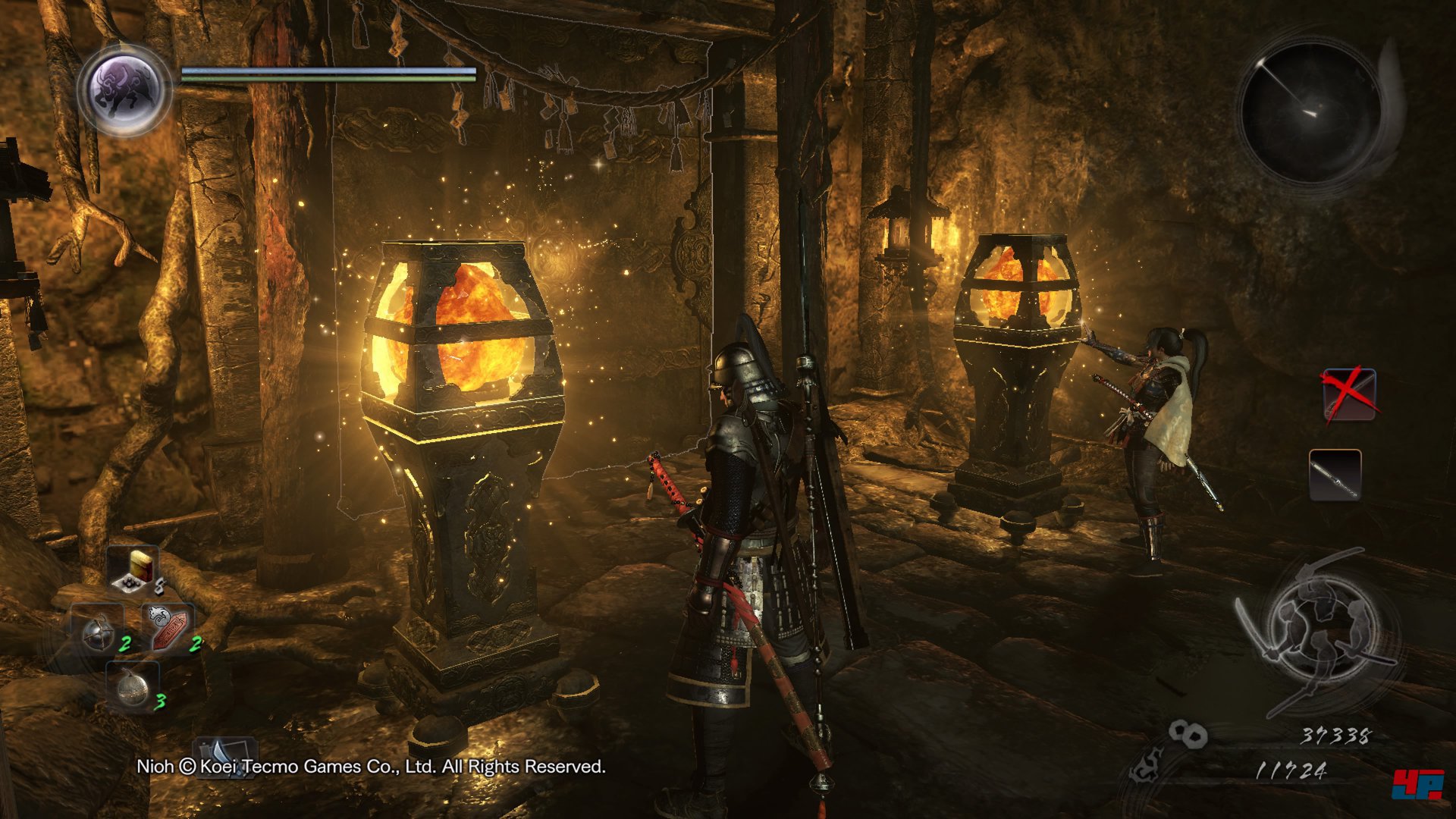The image size is (1456, 819).
Task: Select the crossed-out ranged weapon slot
Action: tap(1349, 394)
